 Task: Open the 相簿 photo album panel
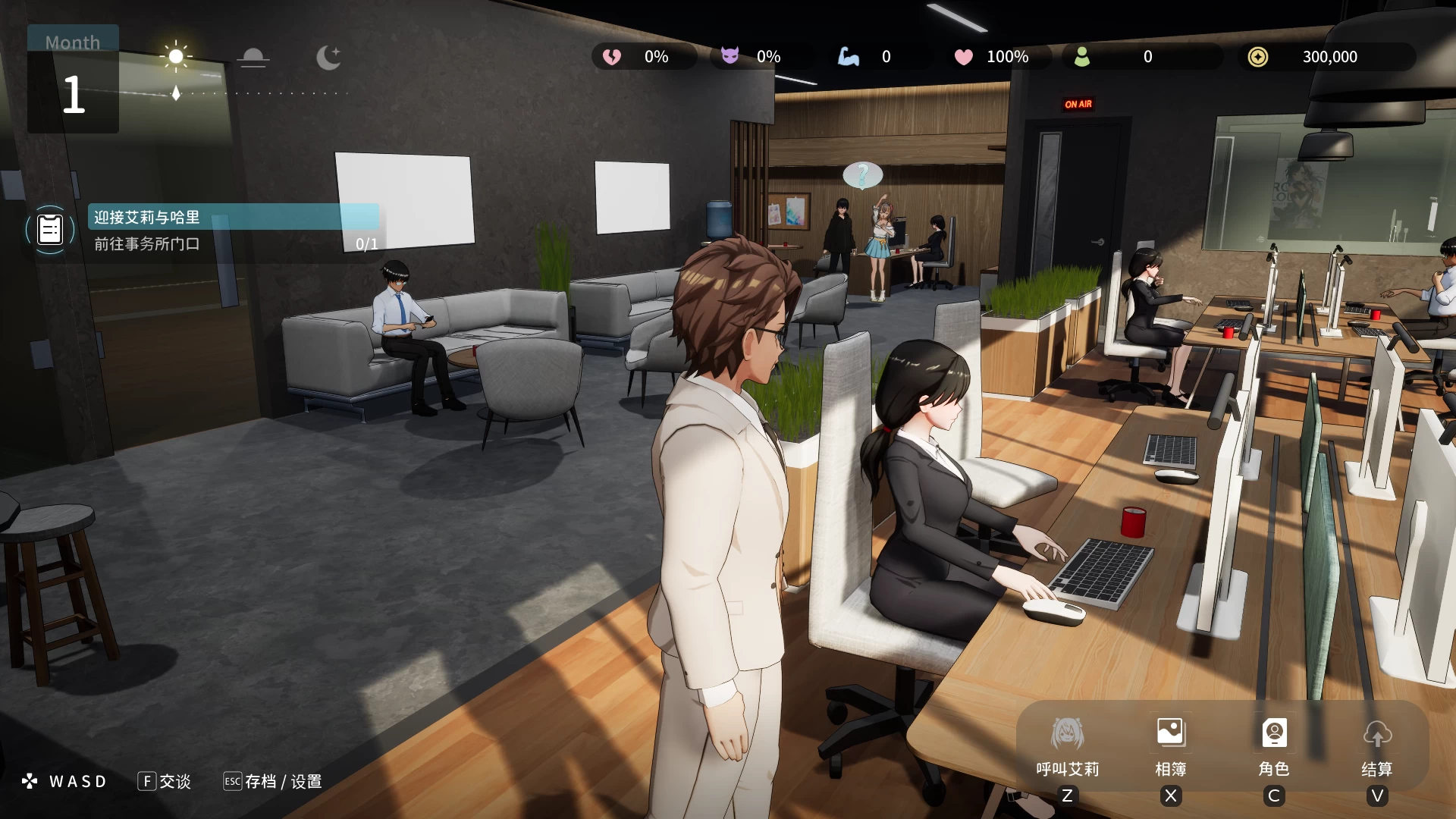click(x=1170, y=732)
